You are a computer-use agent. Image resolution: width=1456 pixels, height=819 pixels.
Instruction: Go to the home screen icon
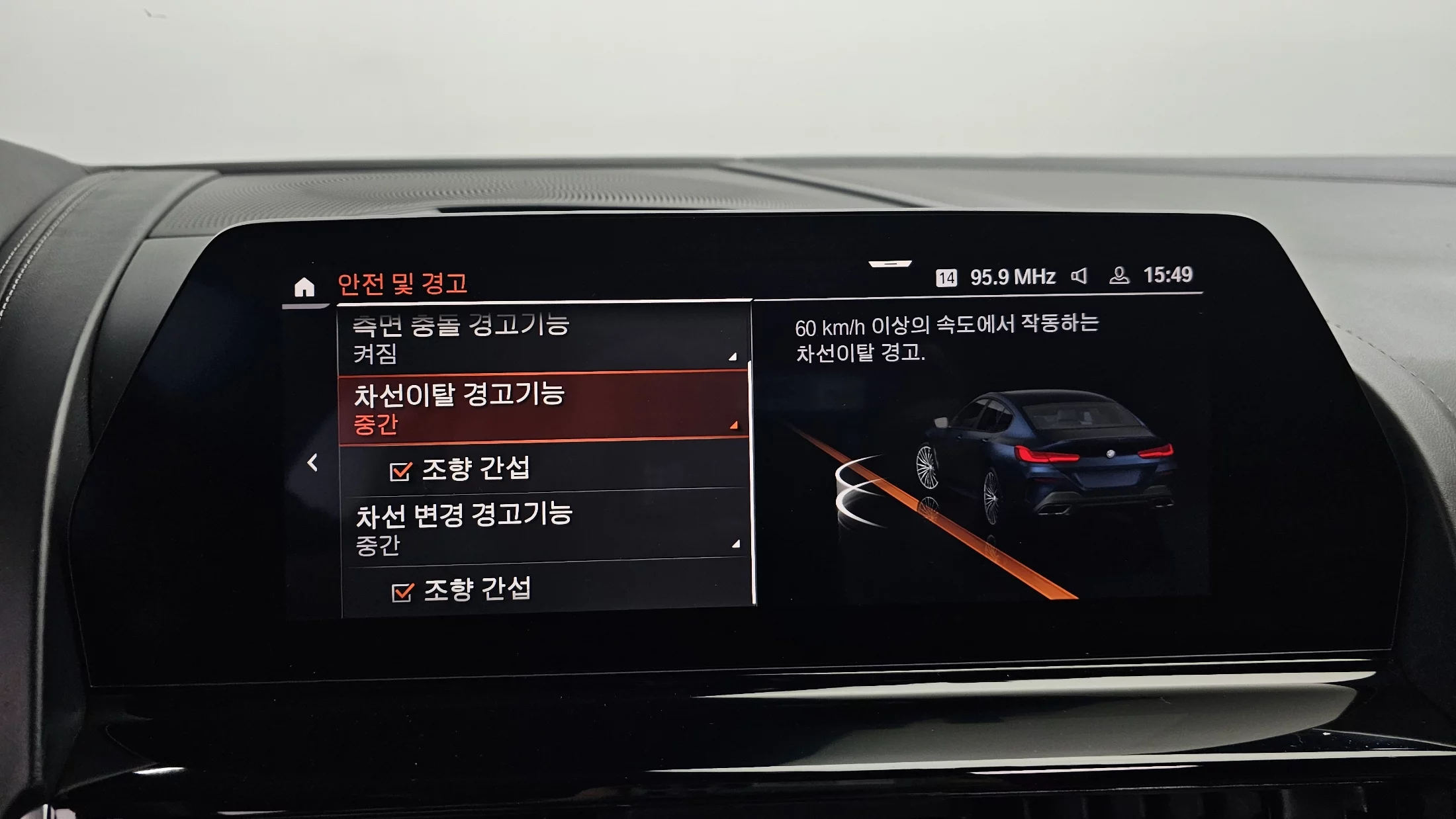(304, 287)
